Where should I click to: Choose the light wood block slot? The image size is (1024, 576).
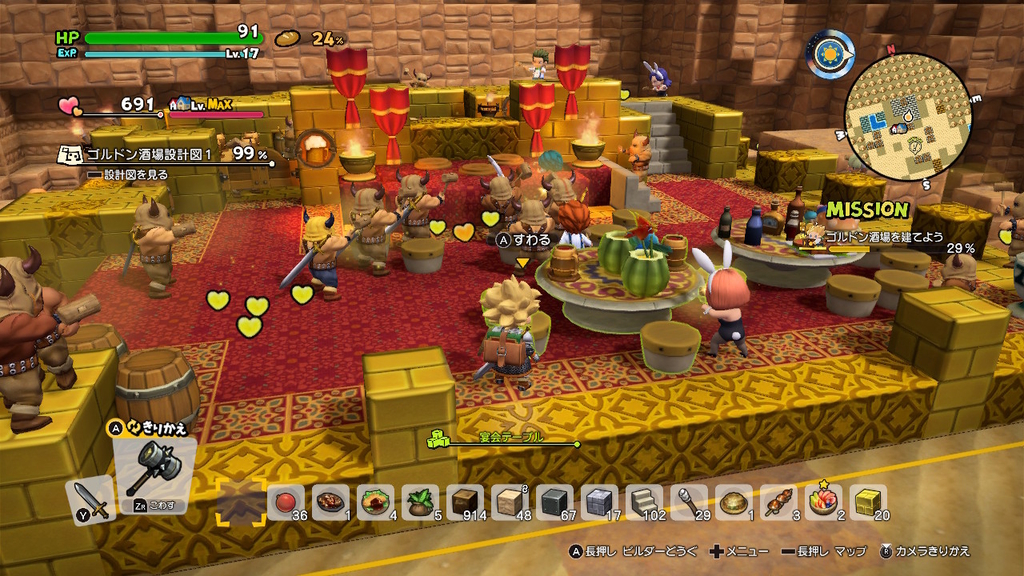click(510, 501)
